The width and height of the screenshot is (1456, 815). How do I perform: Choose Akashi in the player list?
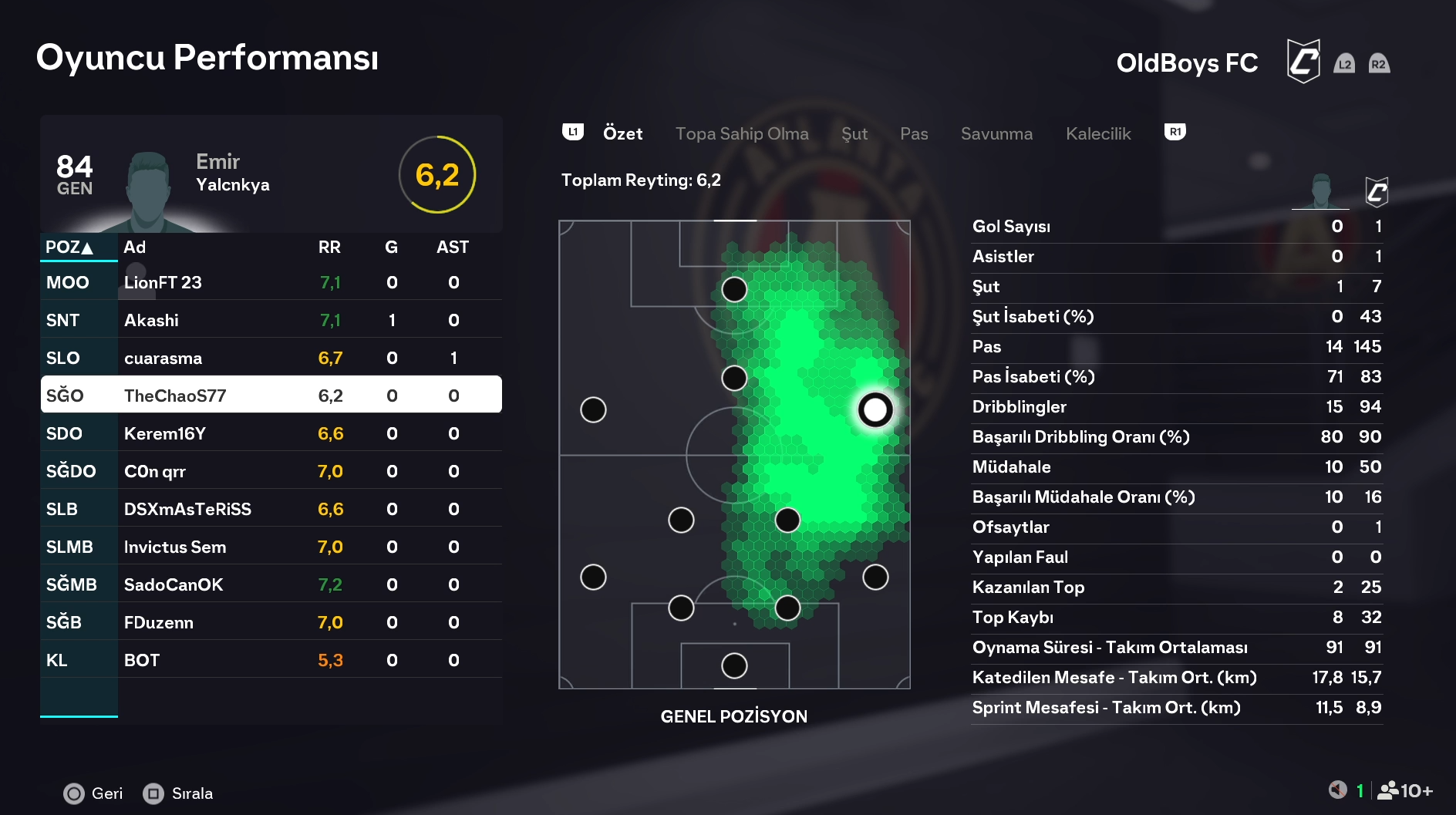tap(271, 320)
